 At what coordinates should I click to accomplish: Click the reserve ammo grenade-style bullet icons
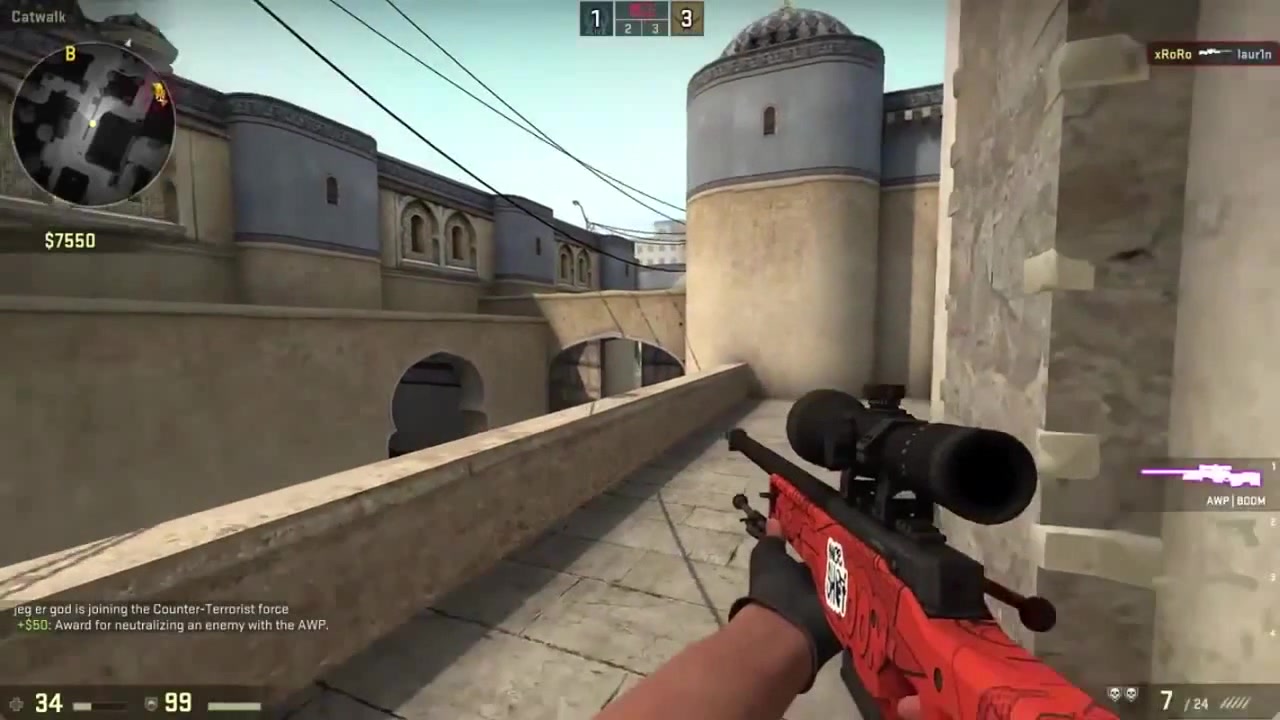click(x=1235, y=704)
